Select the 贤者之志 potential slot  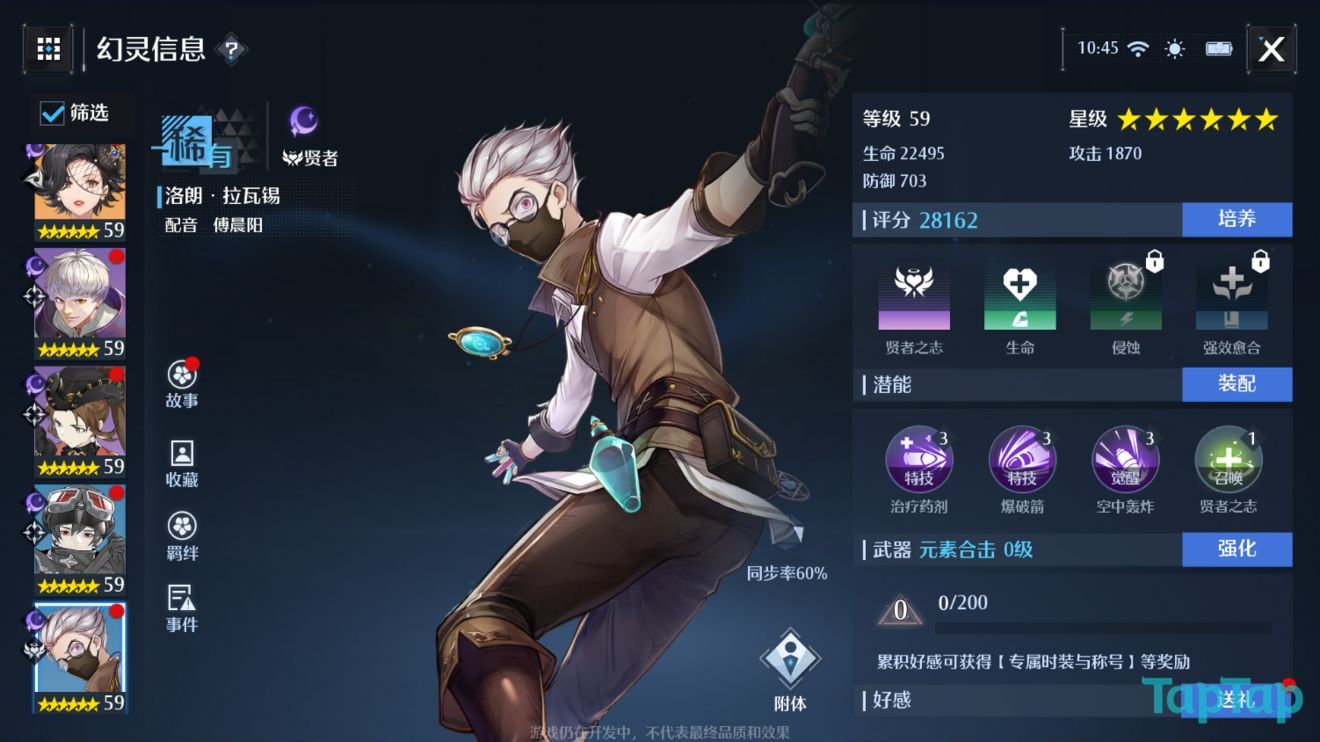pos(914,295)
